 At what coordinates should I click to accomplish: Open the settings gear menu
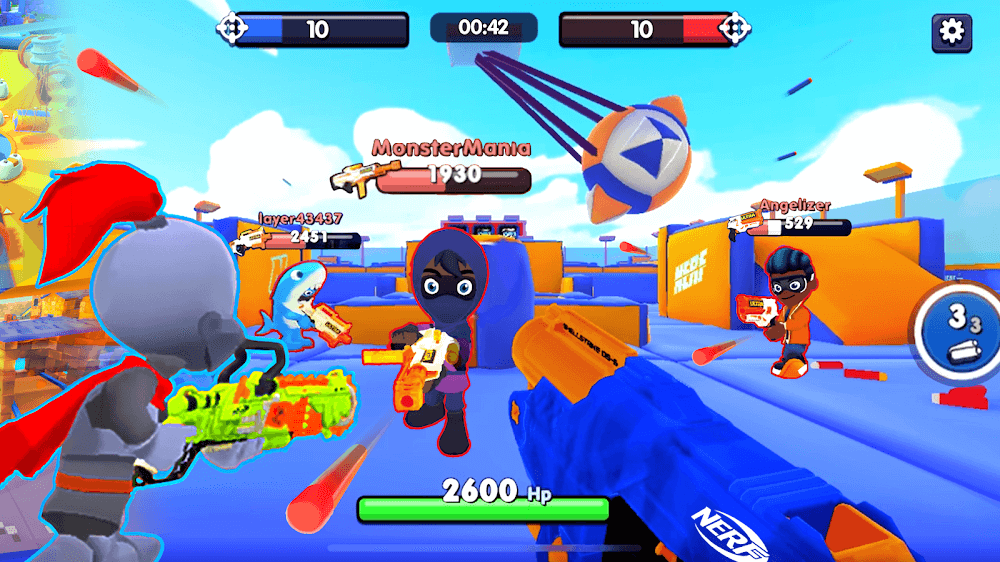(951, 32)
